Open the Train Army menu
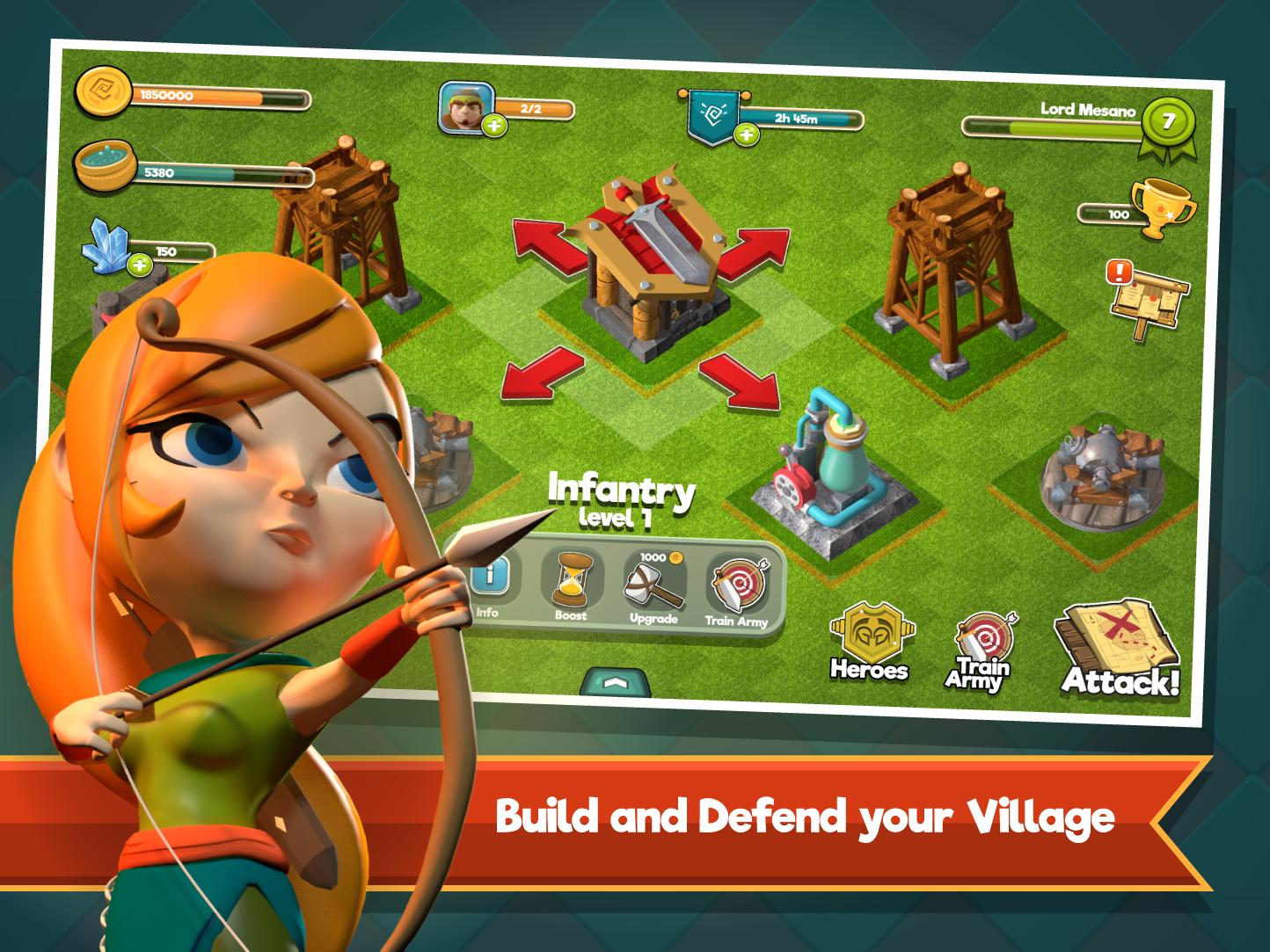Image resolution: width=1270 pixels, height=952 pixels. (x=978, y=653)
